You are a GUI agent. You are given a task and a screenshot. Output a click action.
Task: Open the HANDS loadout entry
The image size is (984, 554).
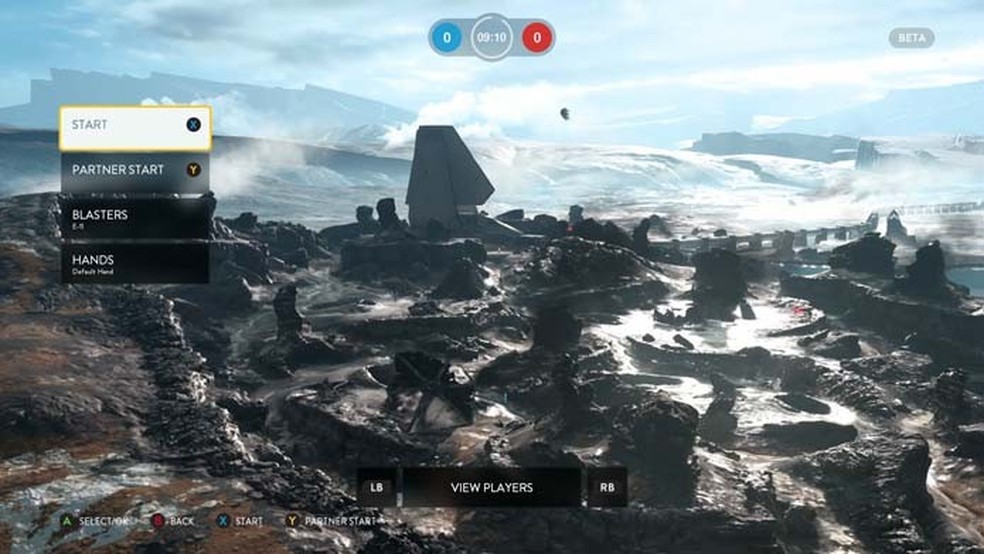coord(135,262)
